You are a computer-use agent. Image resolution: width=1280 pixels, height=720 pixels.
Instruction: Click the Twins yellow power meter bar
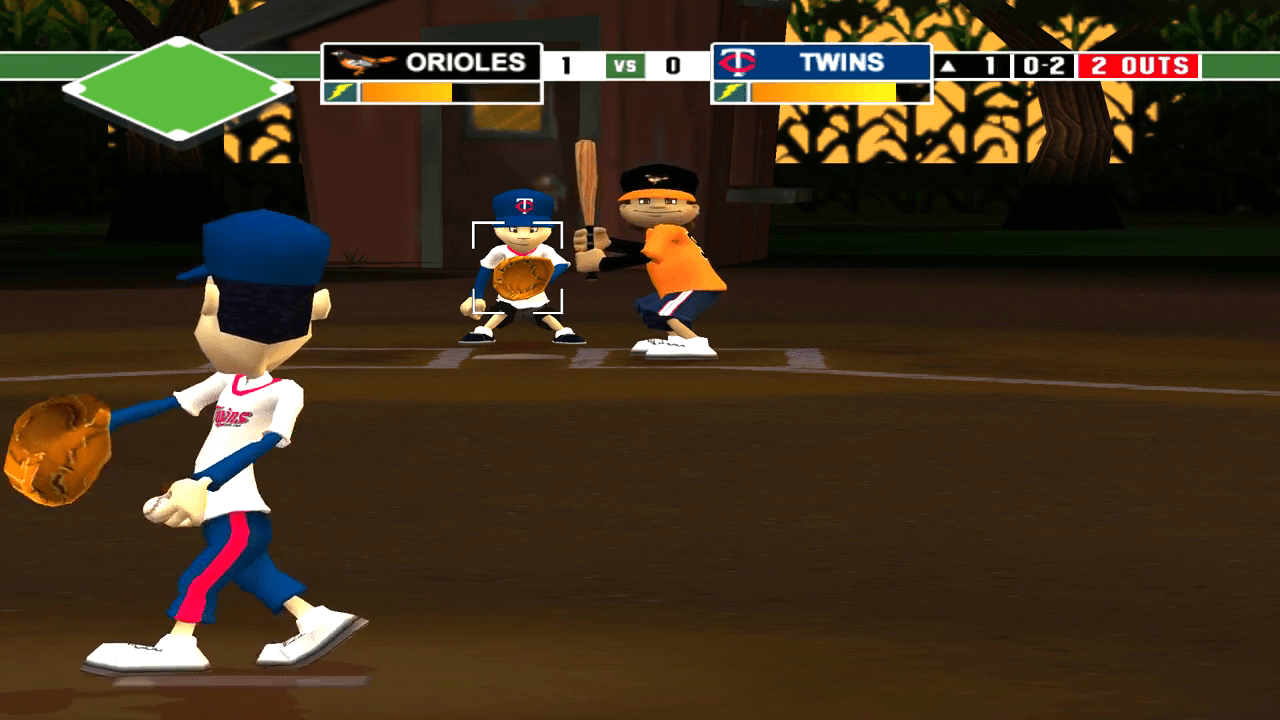point(825,92)
